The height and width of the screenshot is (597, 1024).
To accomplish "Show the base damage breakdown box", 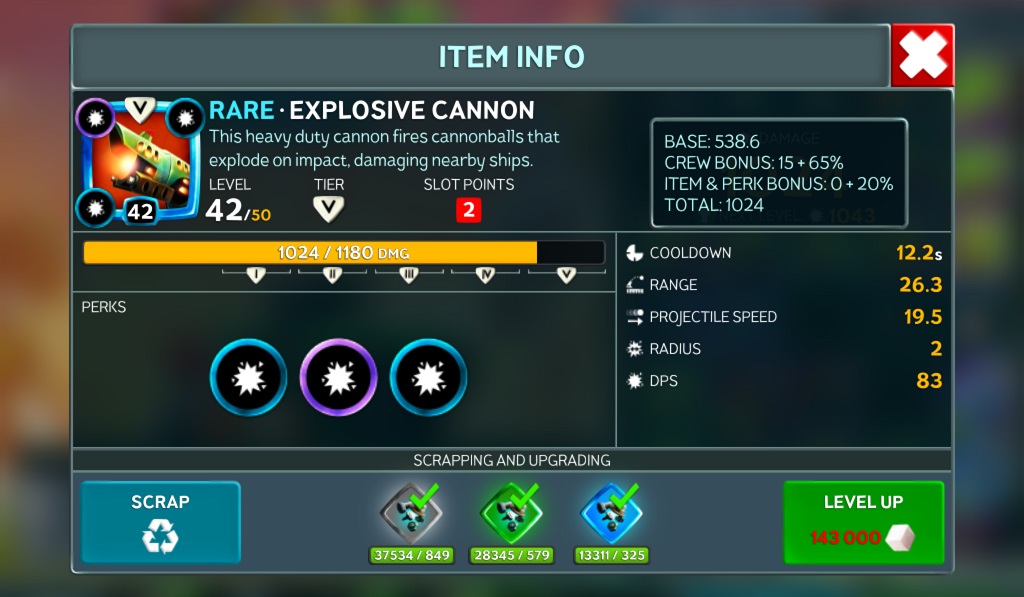I will [x=779, y=173].
